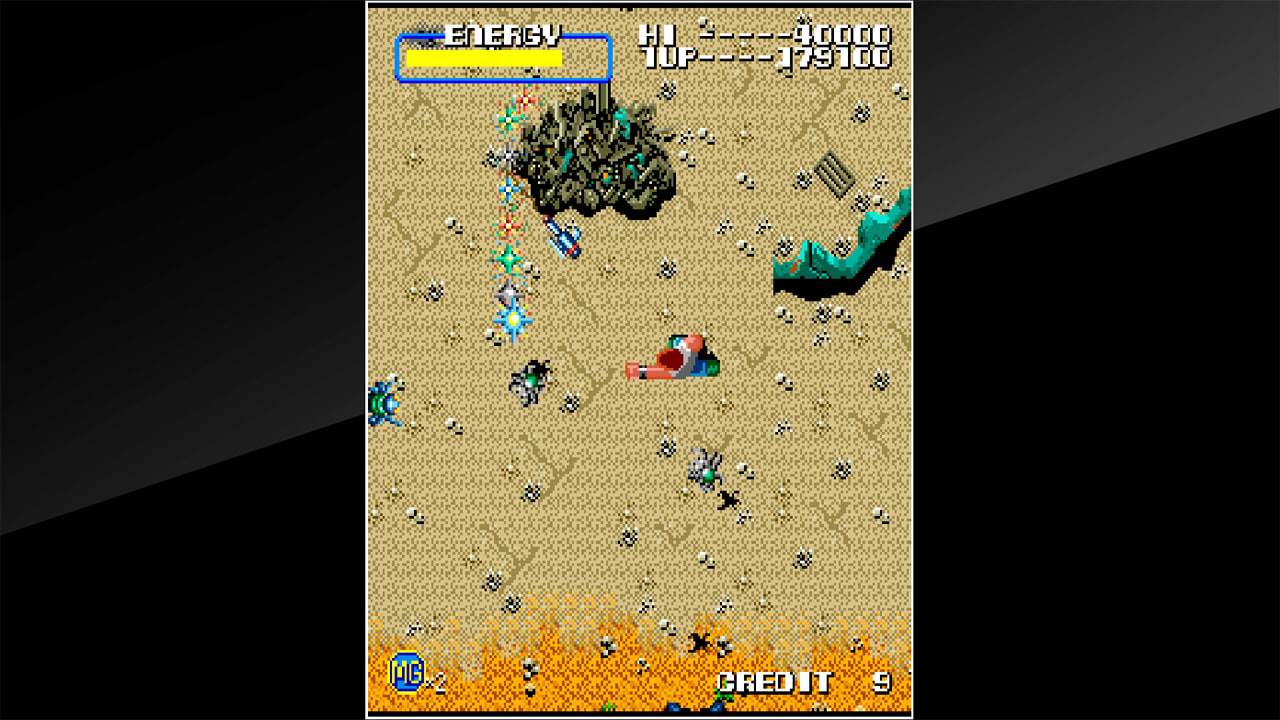
Task: Click the spider enemy near the ship
Action: pyautogui.click(x=530, y=380)
